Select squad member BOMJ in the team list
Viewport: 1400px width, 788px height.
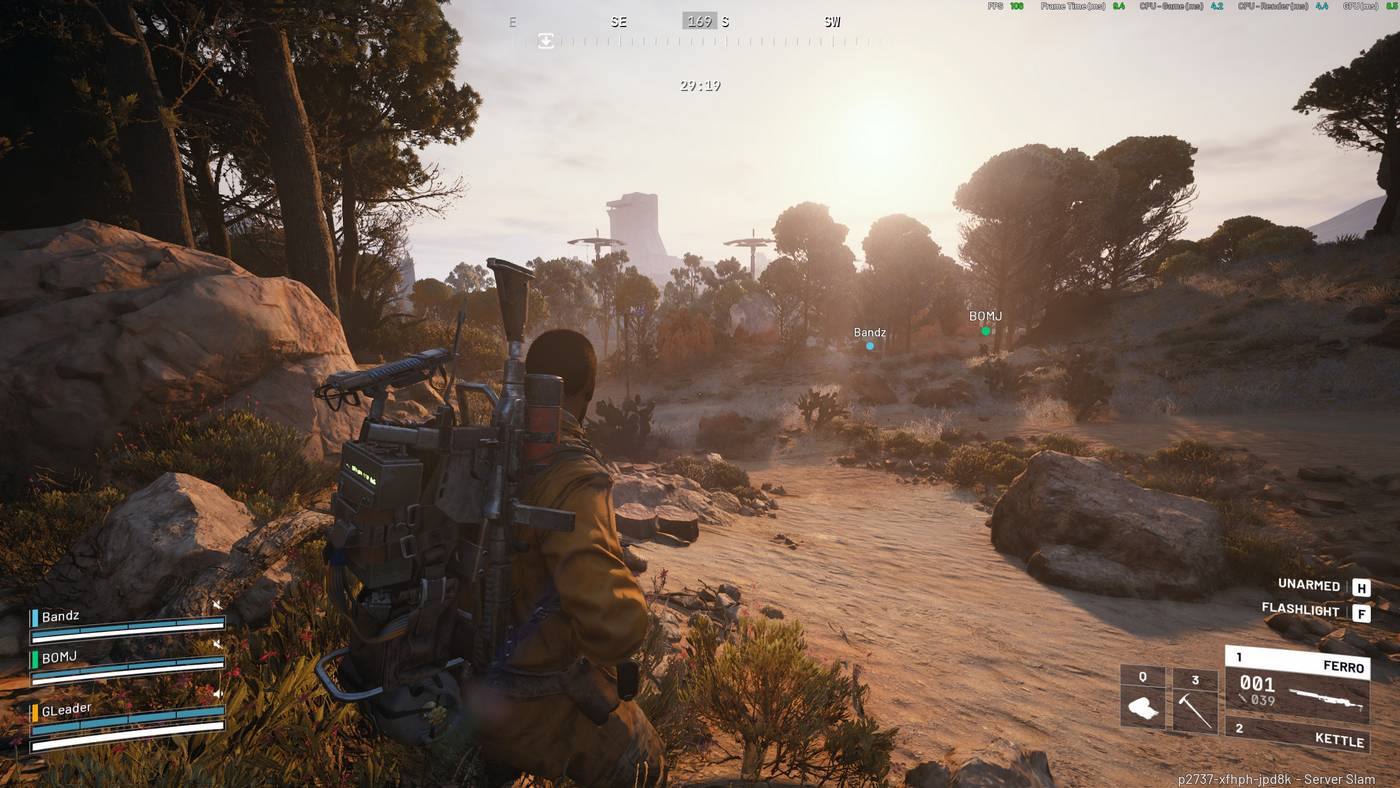click(x=127, y=666)
